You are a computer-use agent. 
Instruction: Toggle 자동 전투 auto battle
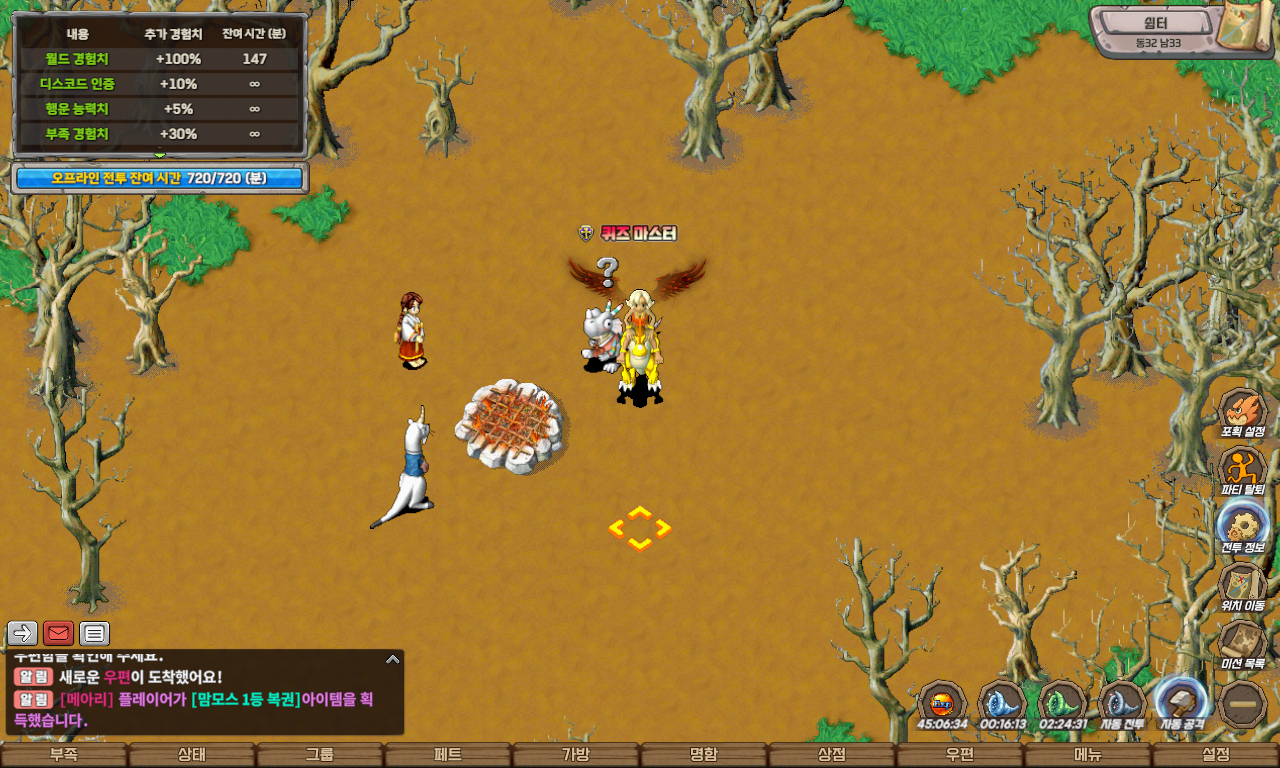pos(1121,703)
